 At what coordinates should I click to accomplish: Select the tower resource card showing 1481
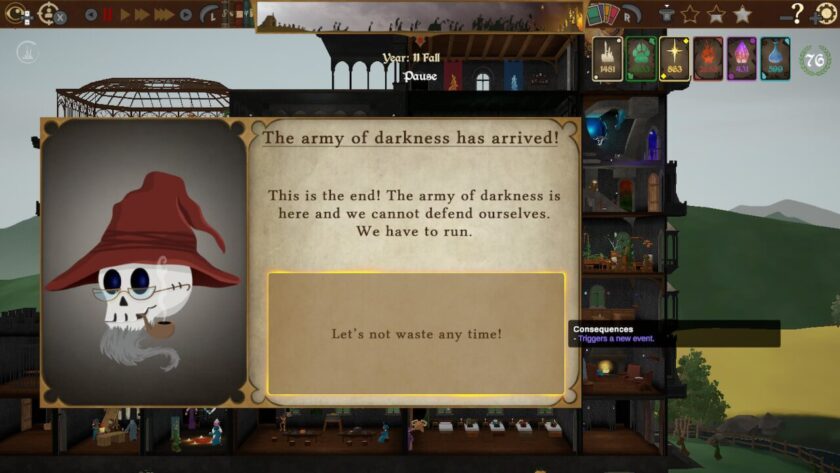tap(607, 59)
